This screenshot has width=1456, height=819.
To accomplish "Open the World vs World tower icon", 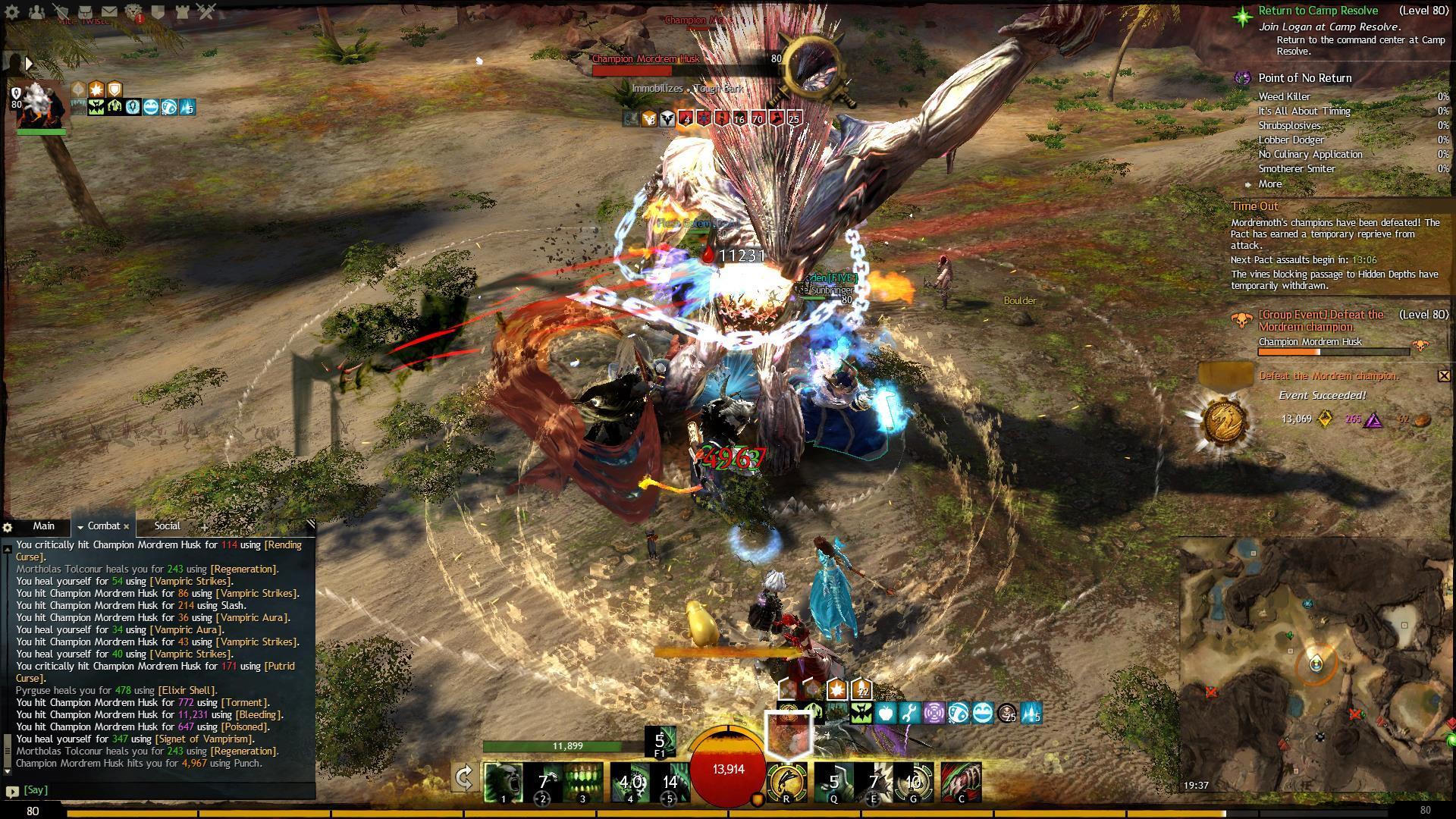I will click(182, 12).
